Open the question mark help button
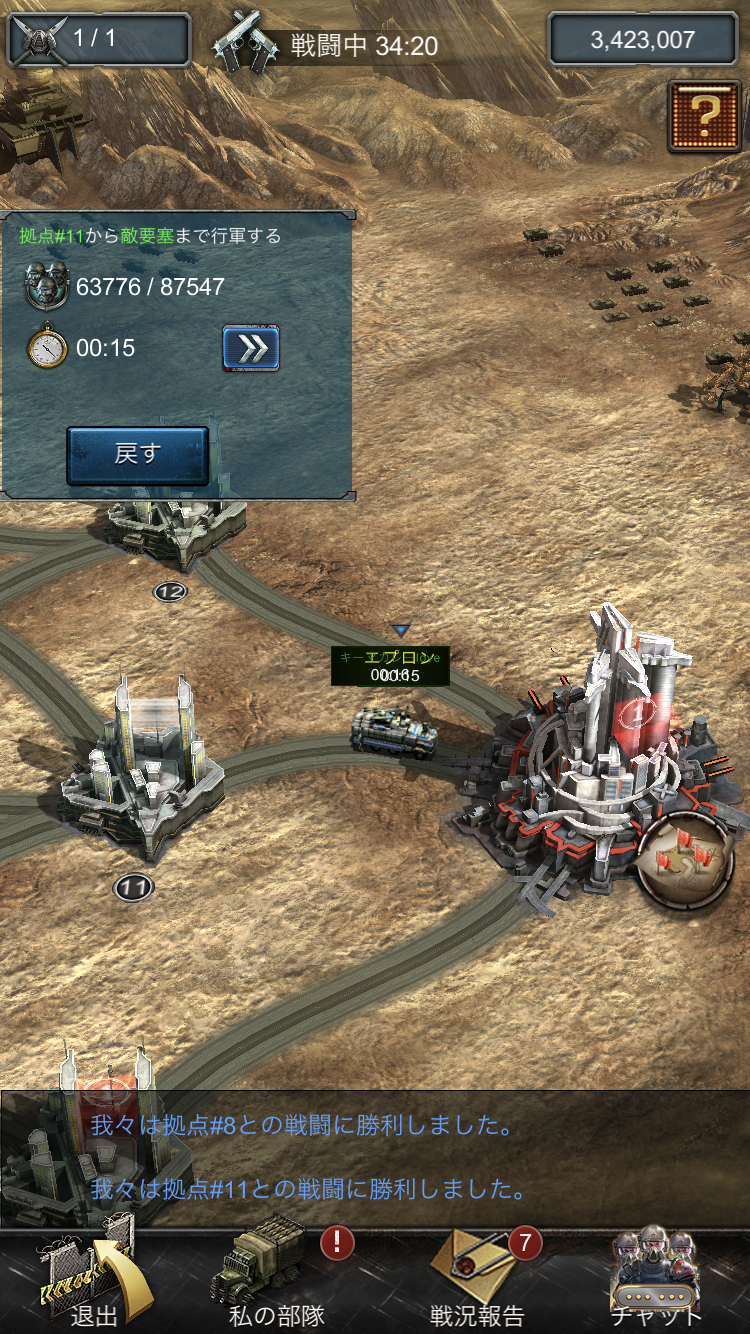 (704, 116)
